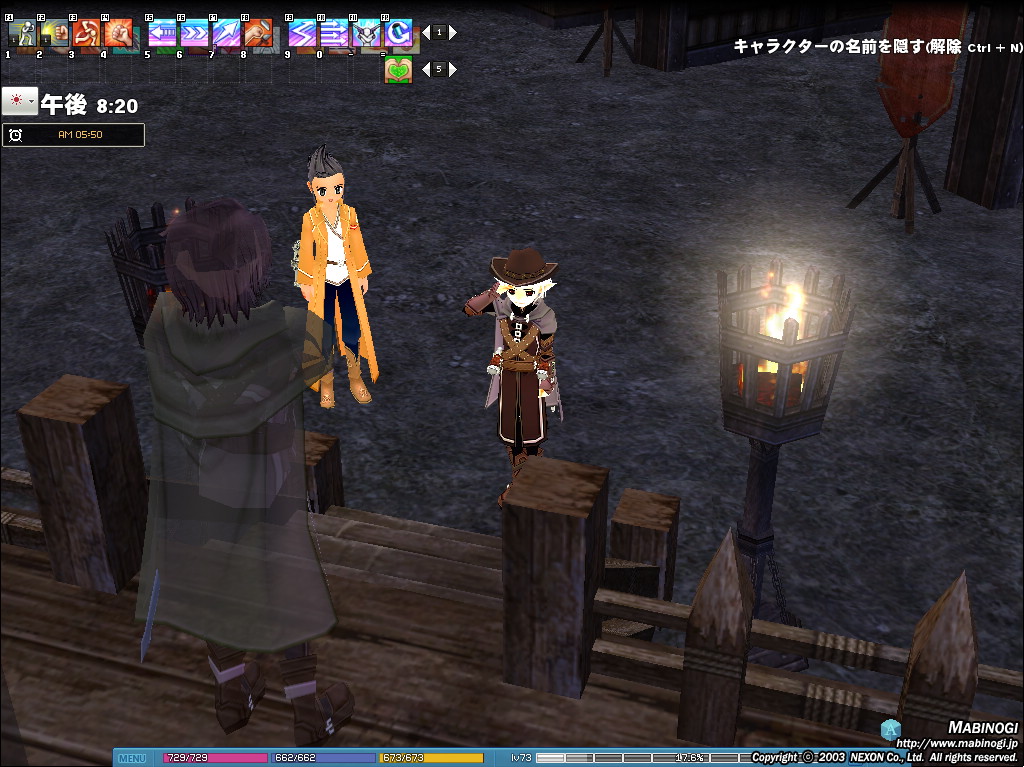The image size is (1024, 767).
Task: Use the F8 hammer in hand skill
Action: [258, 33]
